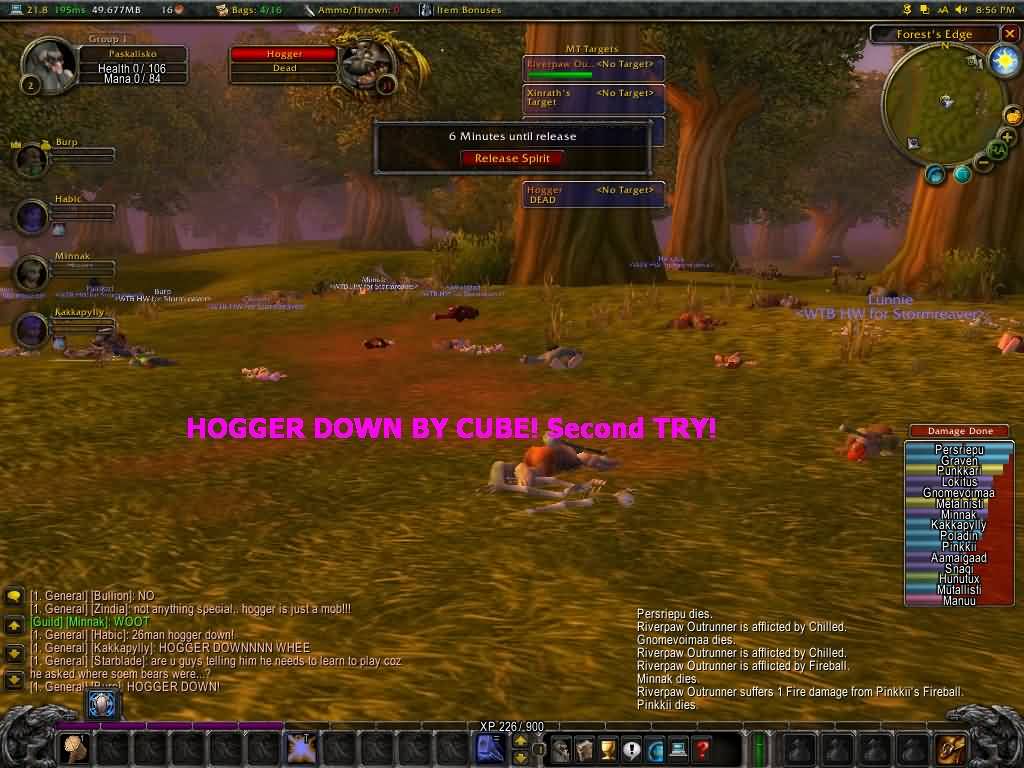Open the quest log chalice icon
The image size is (1024, 768).
pos(606,748)
